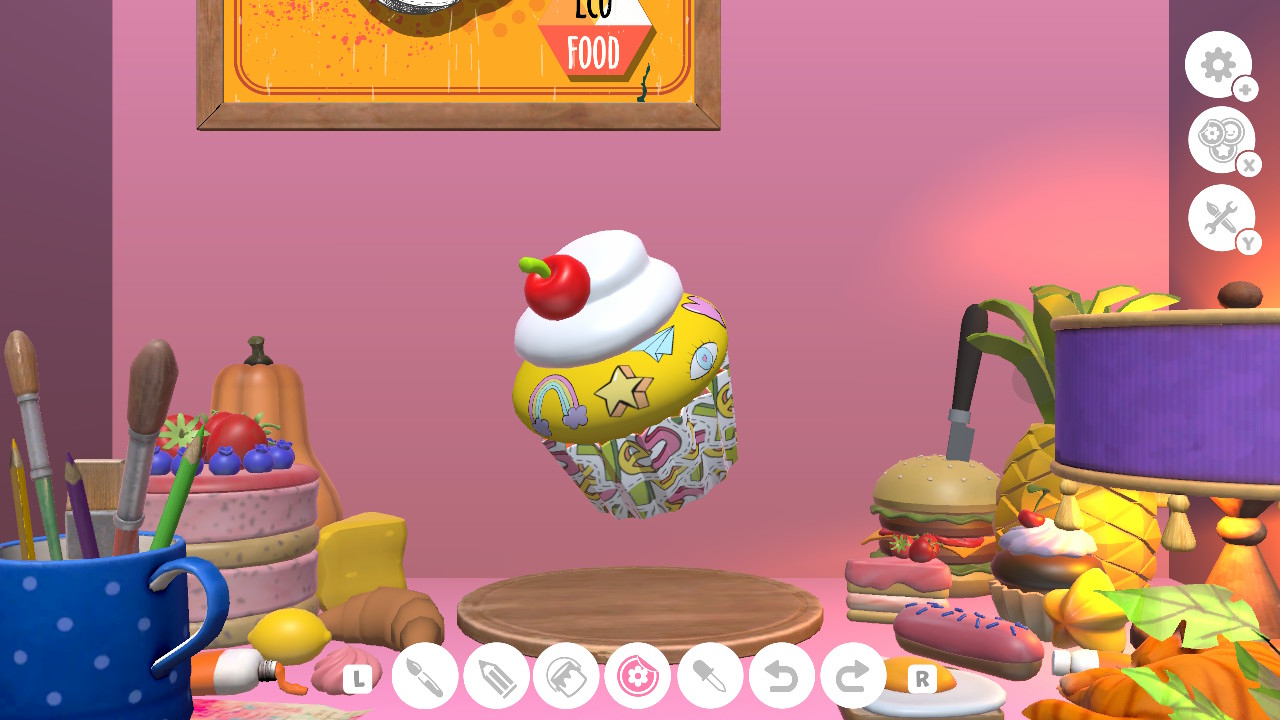Undo the last decoration action
Screen dimensions: 1280x720
tap(780, 675)
